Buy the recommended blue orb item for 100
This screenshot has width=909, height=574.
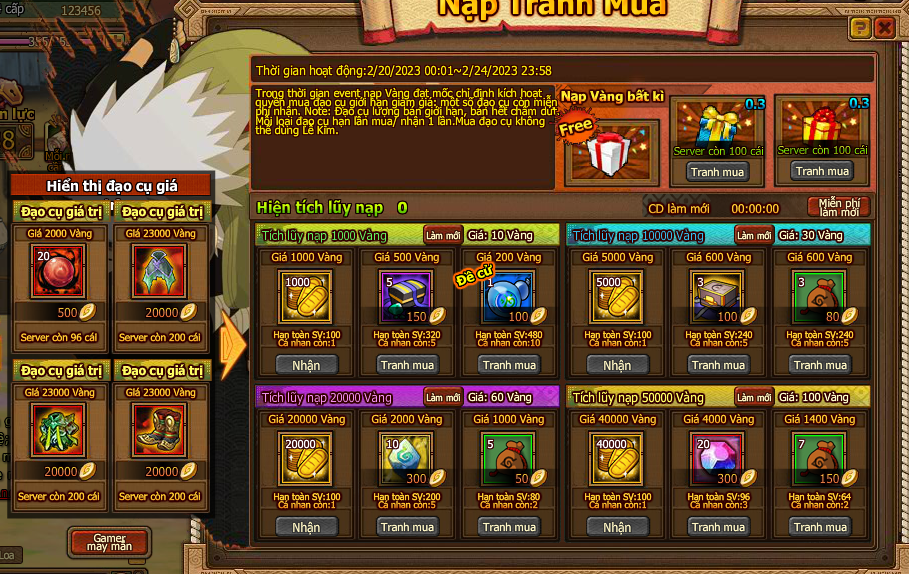(x=510, y=365)
